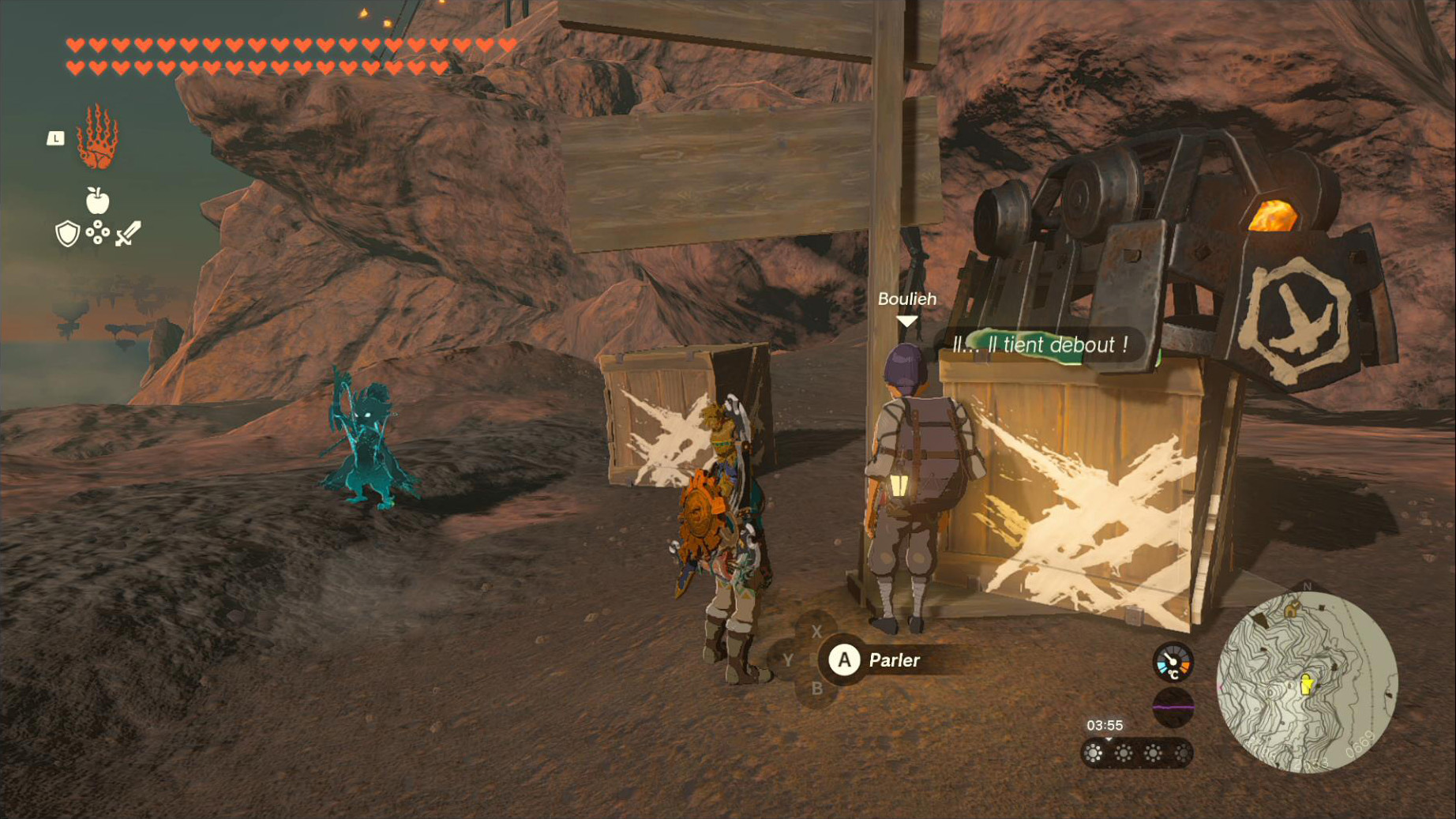
Task: Show the weather forecast strip
Action: 1136,753
